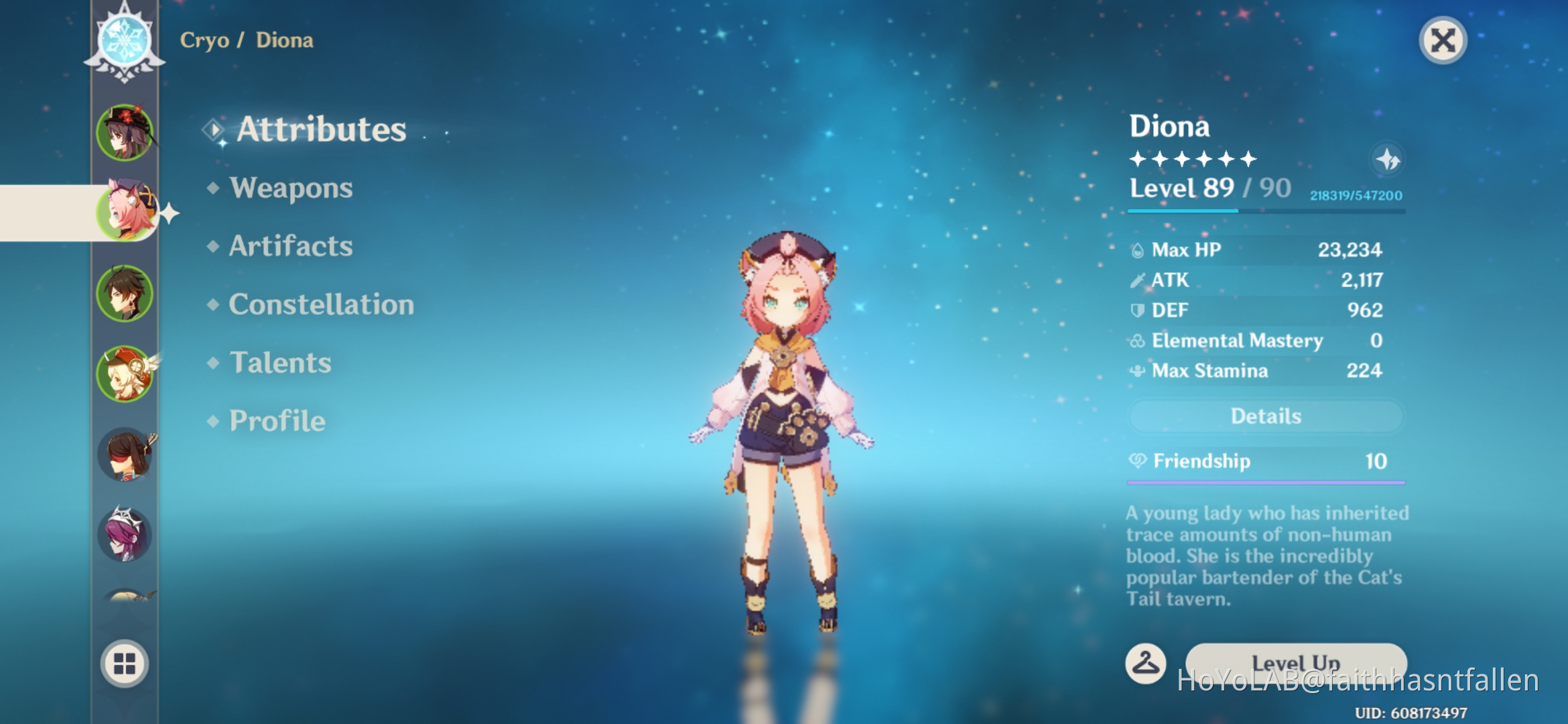Click Details to view full stats

pos(1264,416)
